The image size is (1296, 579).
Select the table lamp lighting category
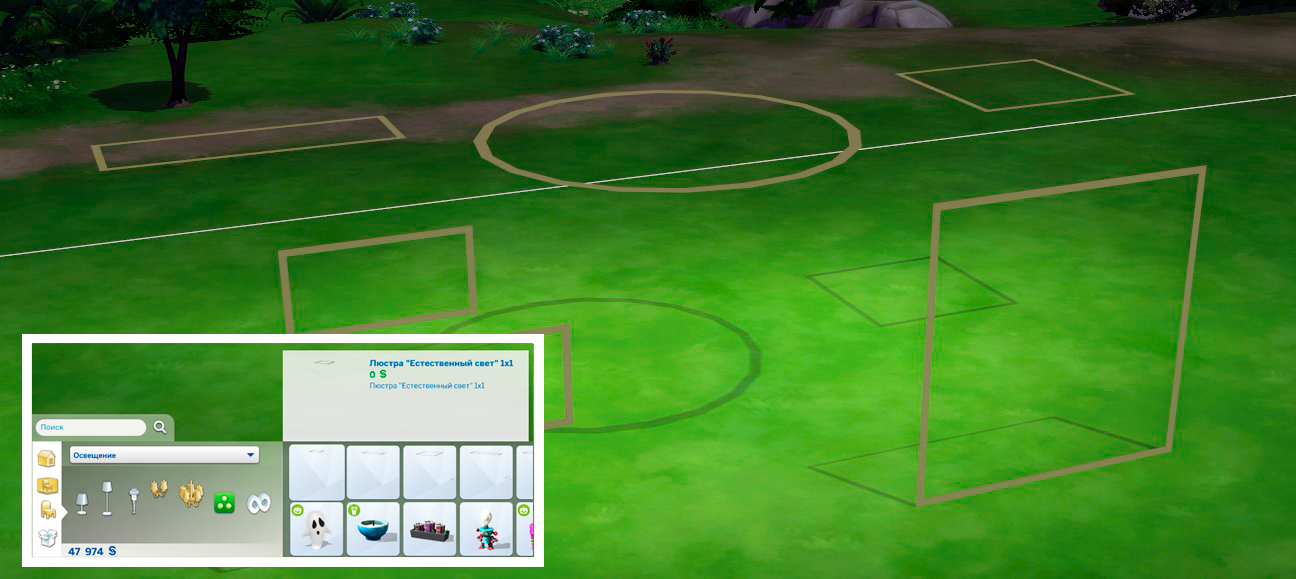[82, 502]
